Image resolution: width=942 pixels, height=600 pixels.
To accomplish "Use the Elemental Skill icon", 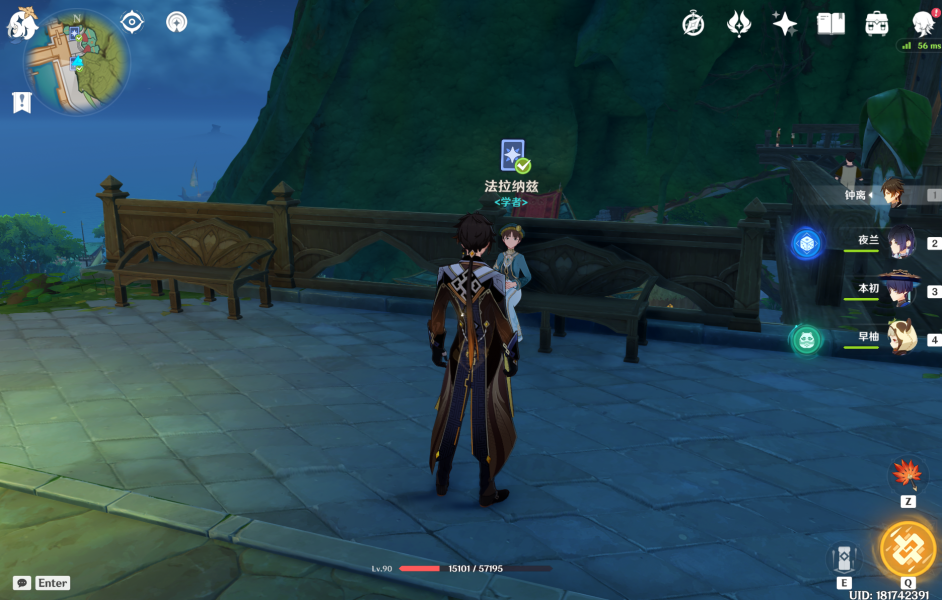I will (845, 560).
